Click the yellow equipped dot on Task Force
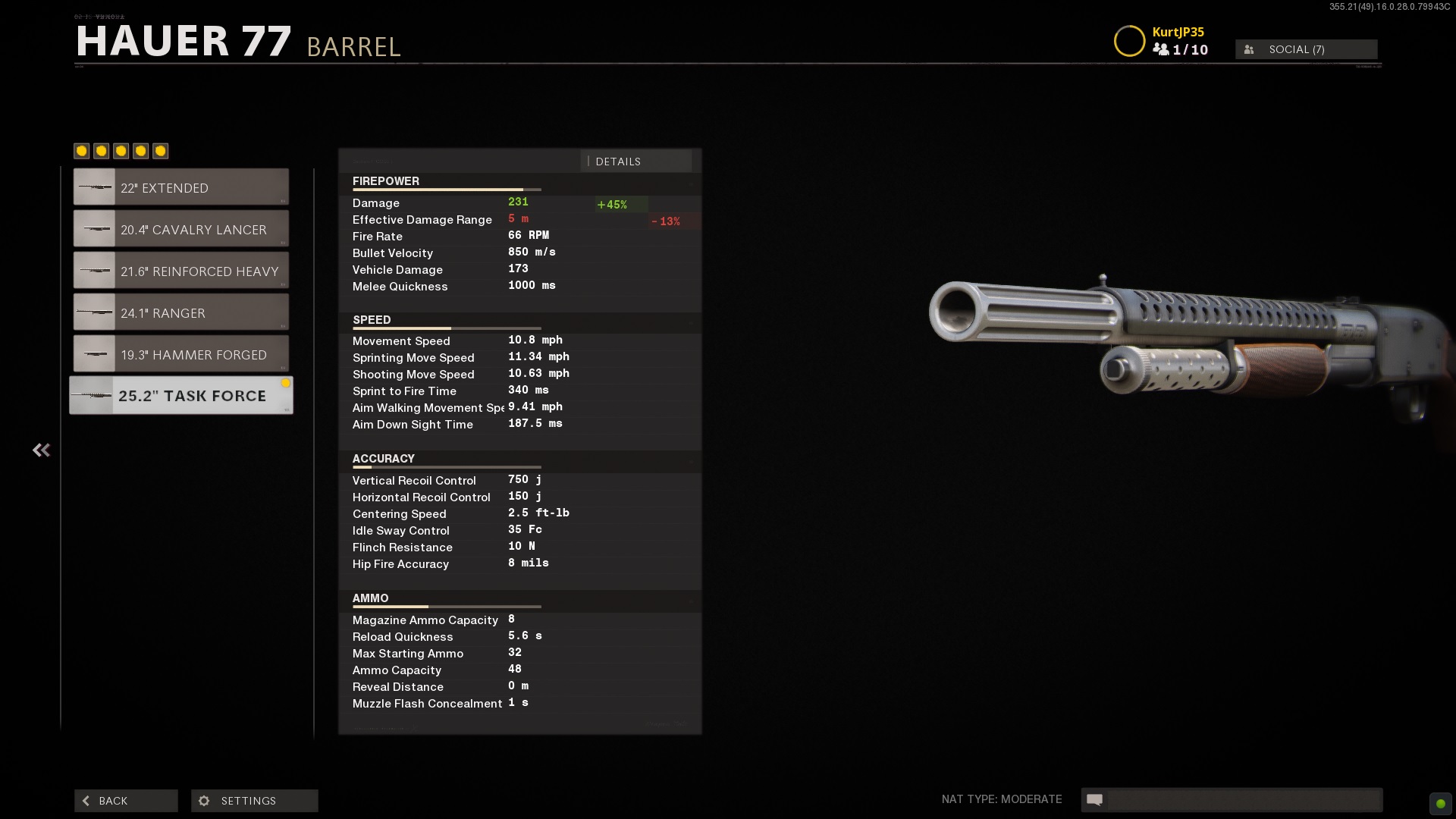Viewport: 1456px width, 819px height. click(286, 384)
